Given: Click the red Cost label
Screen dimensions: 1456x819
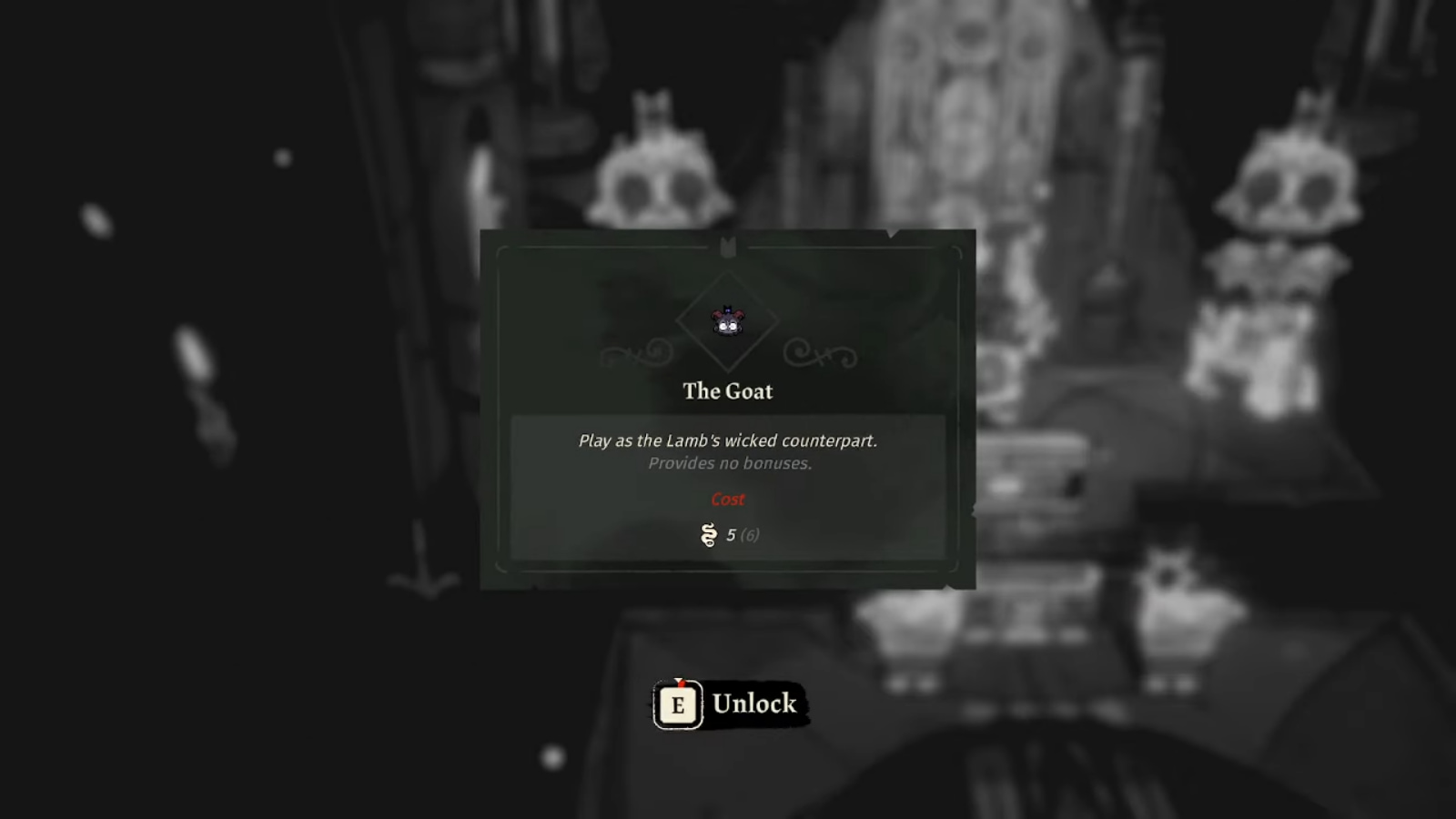Looking at the screenshot, I should click(x=727, y=499).
